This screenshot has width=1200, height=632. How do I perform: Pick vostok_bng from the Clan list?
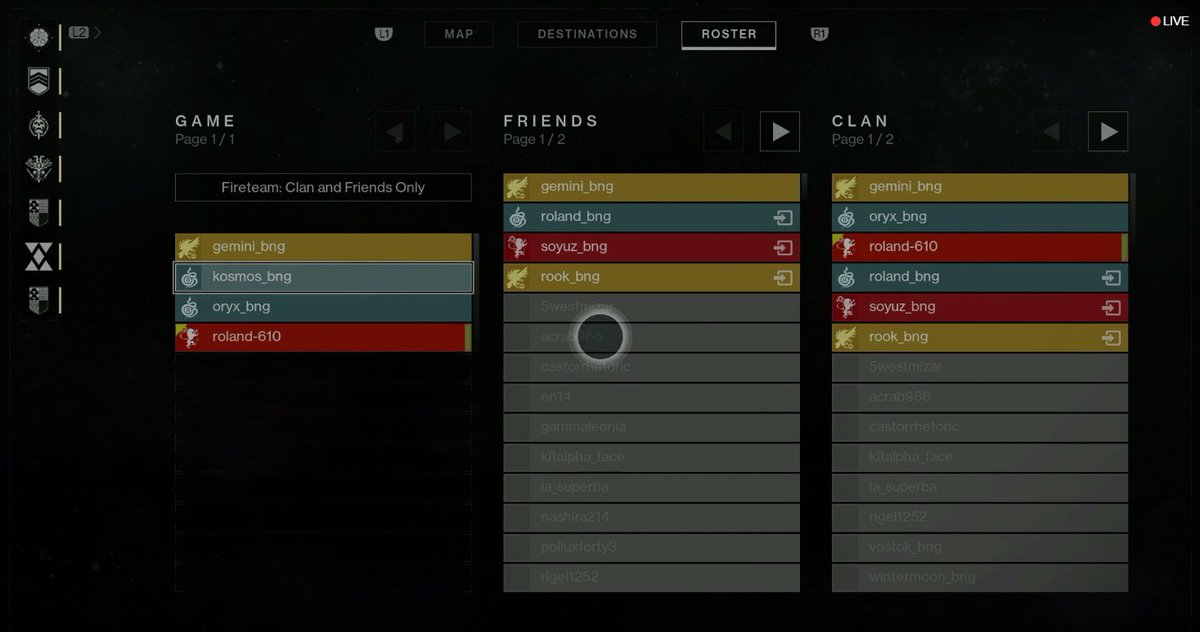(x=979, y=547)
